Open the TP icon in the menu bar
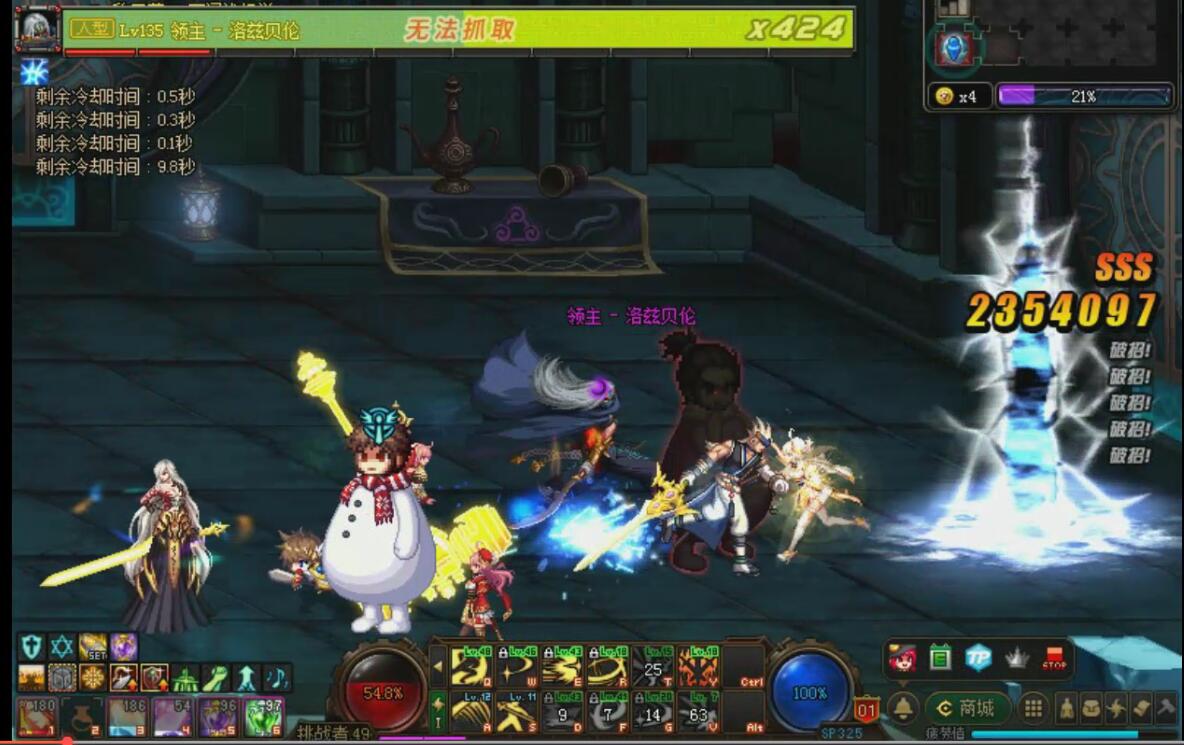 [978, 657]
